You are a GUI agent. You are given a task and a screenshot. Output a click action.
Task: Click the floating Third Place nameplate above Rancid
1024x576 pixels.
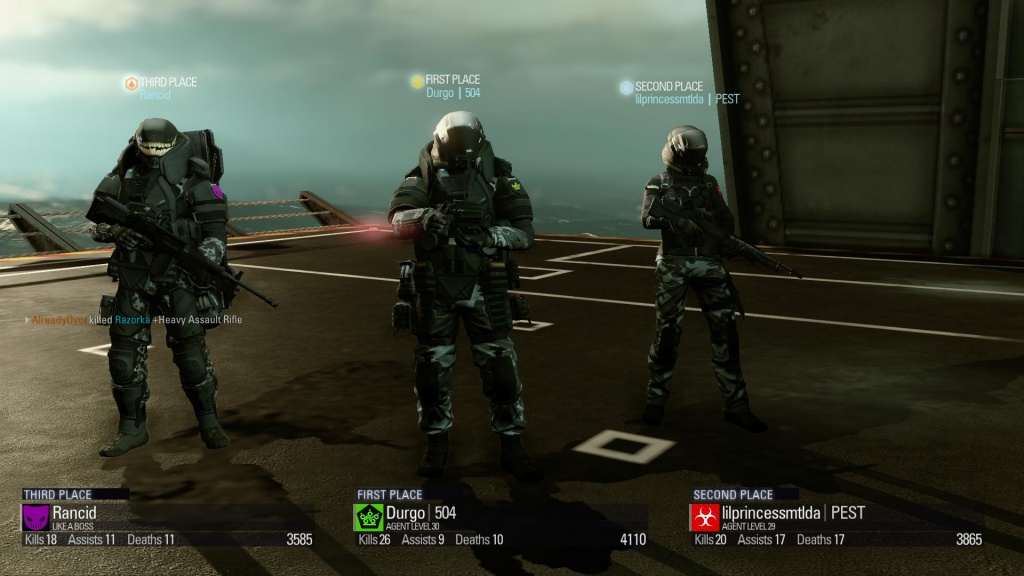[161, 88]
